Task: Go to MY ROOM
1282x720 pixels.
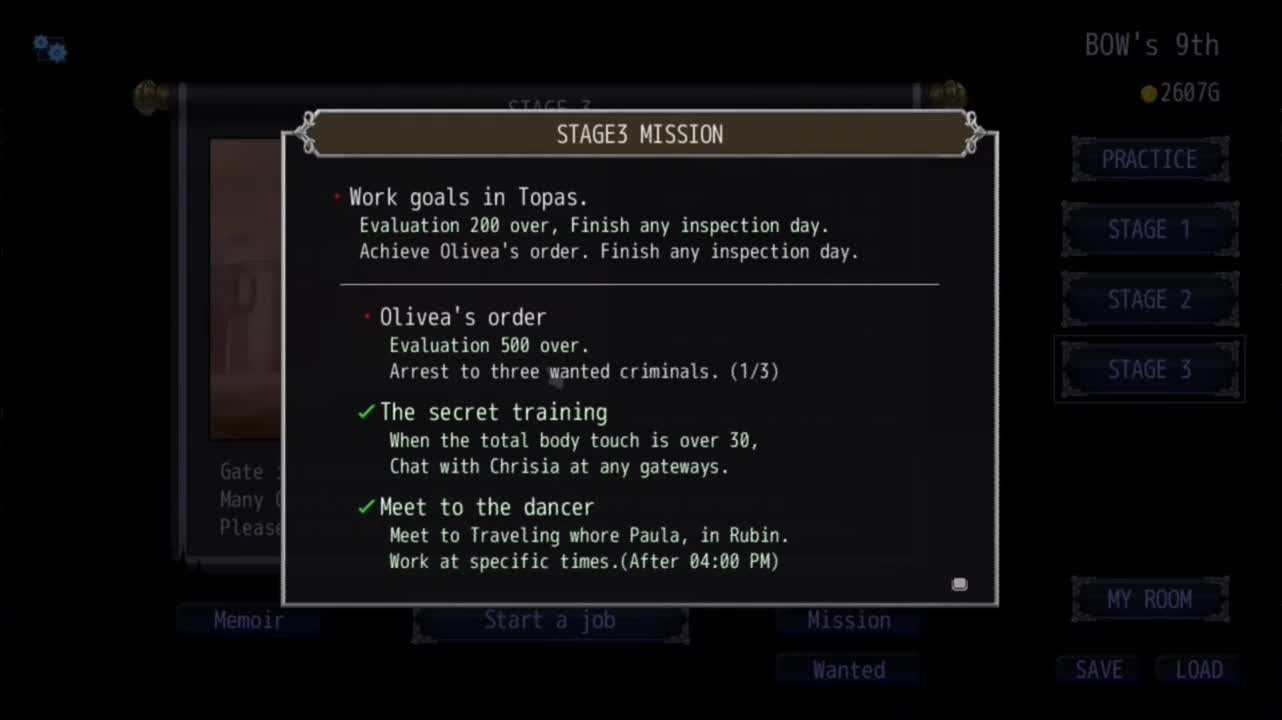Action: coord(1149,600)
